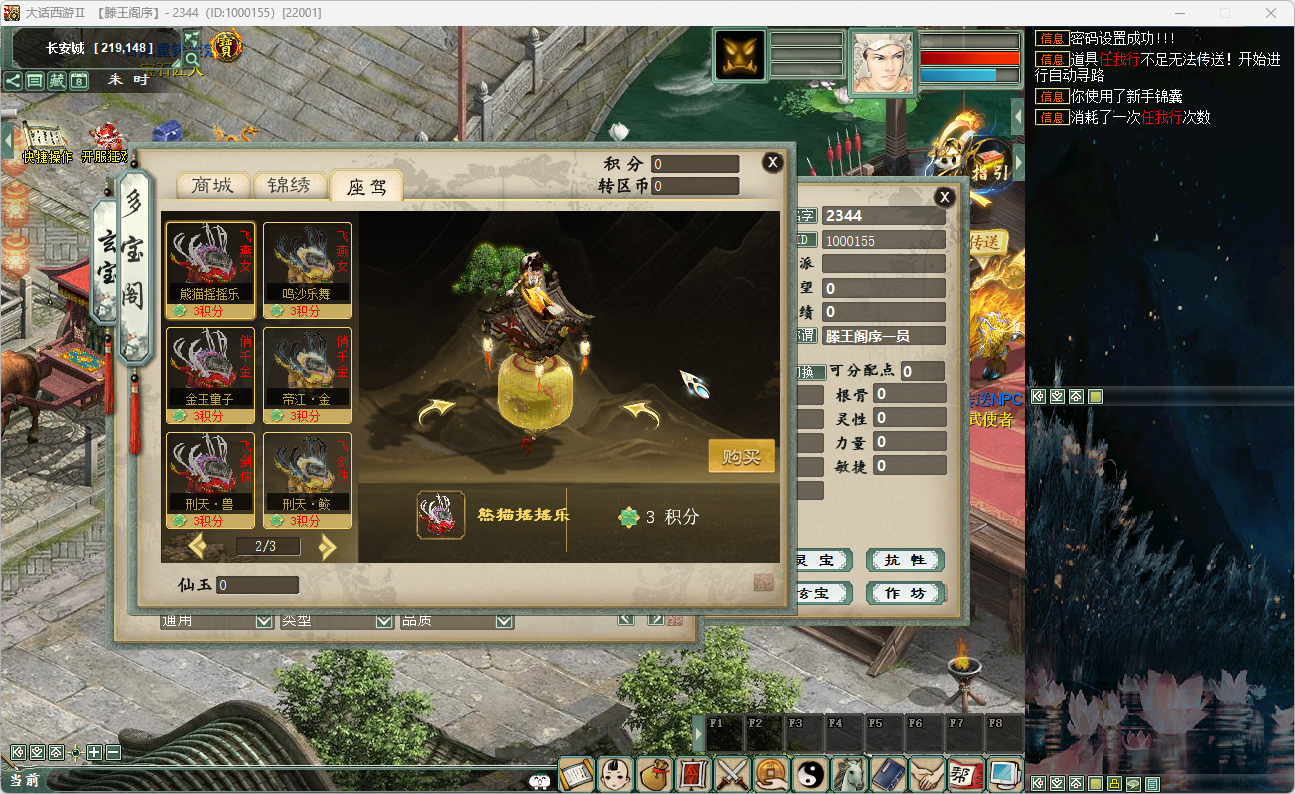
Task: Go to the previous mount list page
Action: (197, 546)
